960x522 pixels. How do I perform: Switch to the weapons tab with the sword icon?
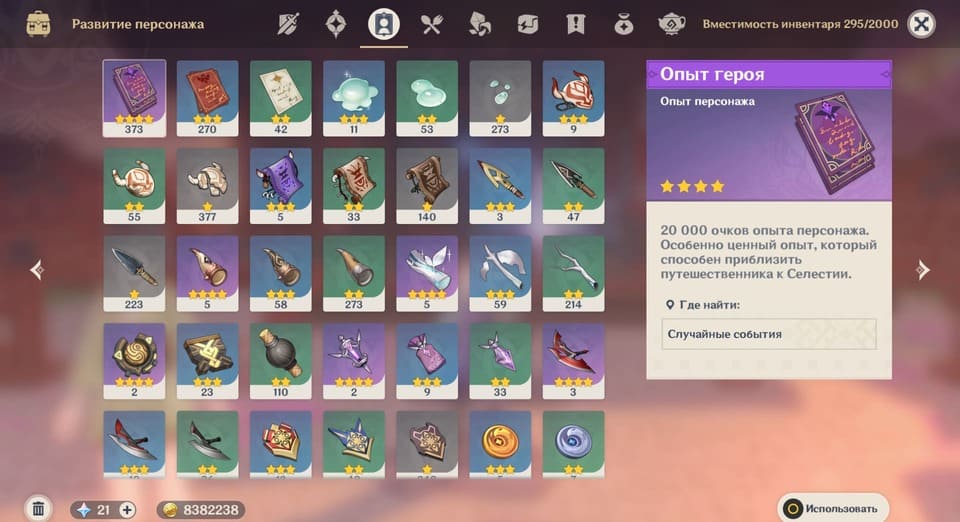pyautogui.click(x=288, y=24)
